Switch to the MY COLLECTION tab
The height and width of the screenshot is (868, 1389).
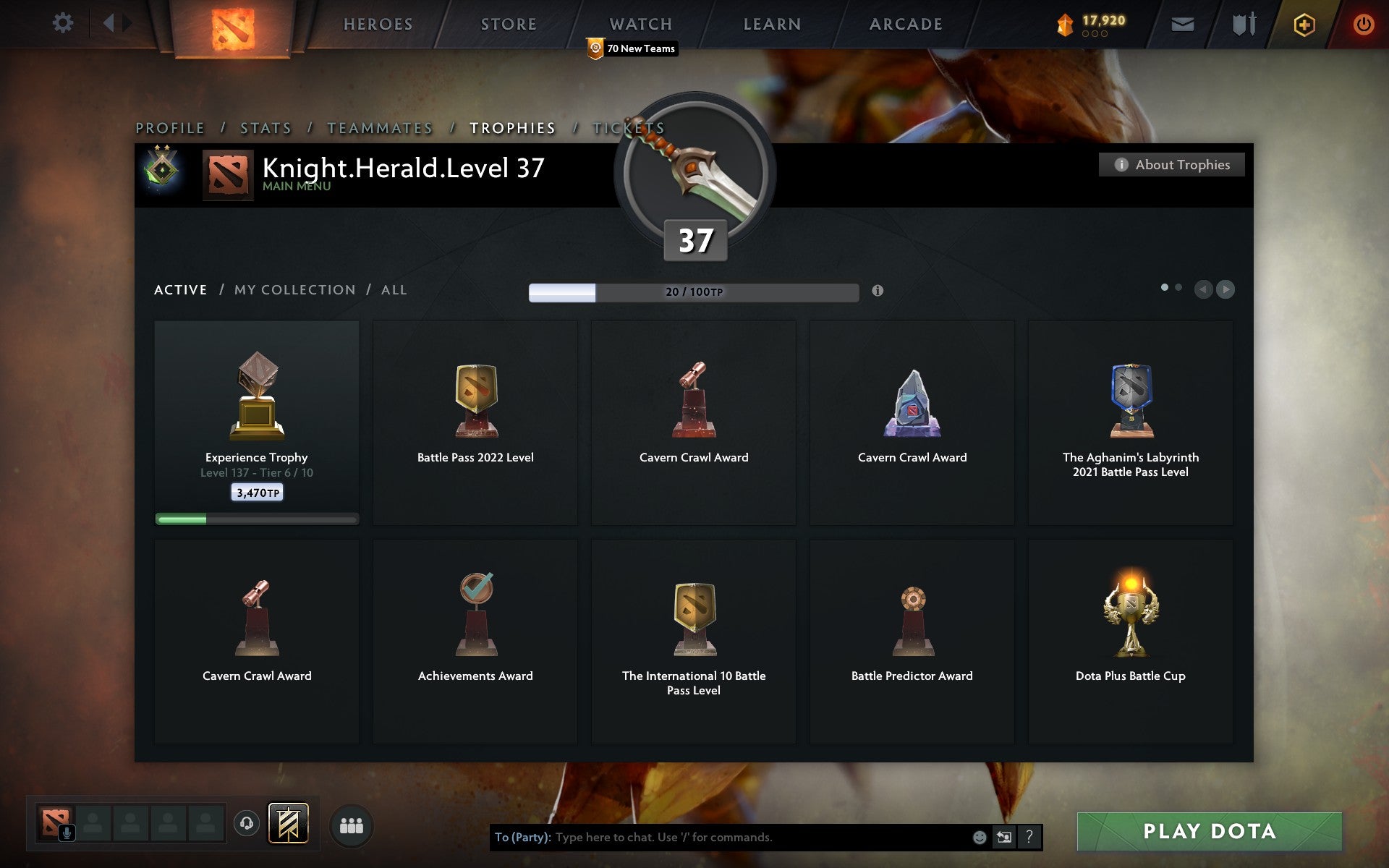pyautogui.click(x=292, y=289)
